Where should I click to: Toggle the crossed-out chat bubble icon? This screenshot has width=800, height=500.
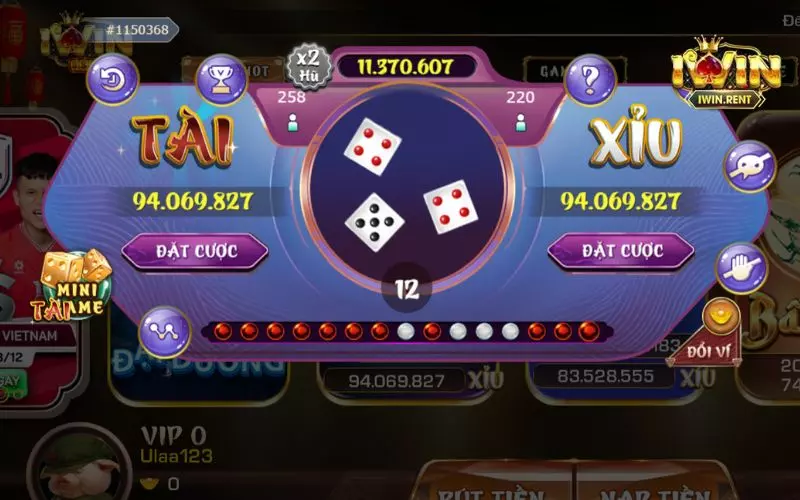click(x=750, y=166)
